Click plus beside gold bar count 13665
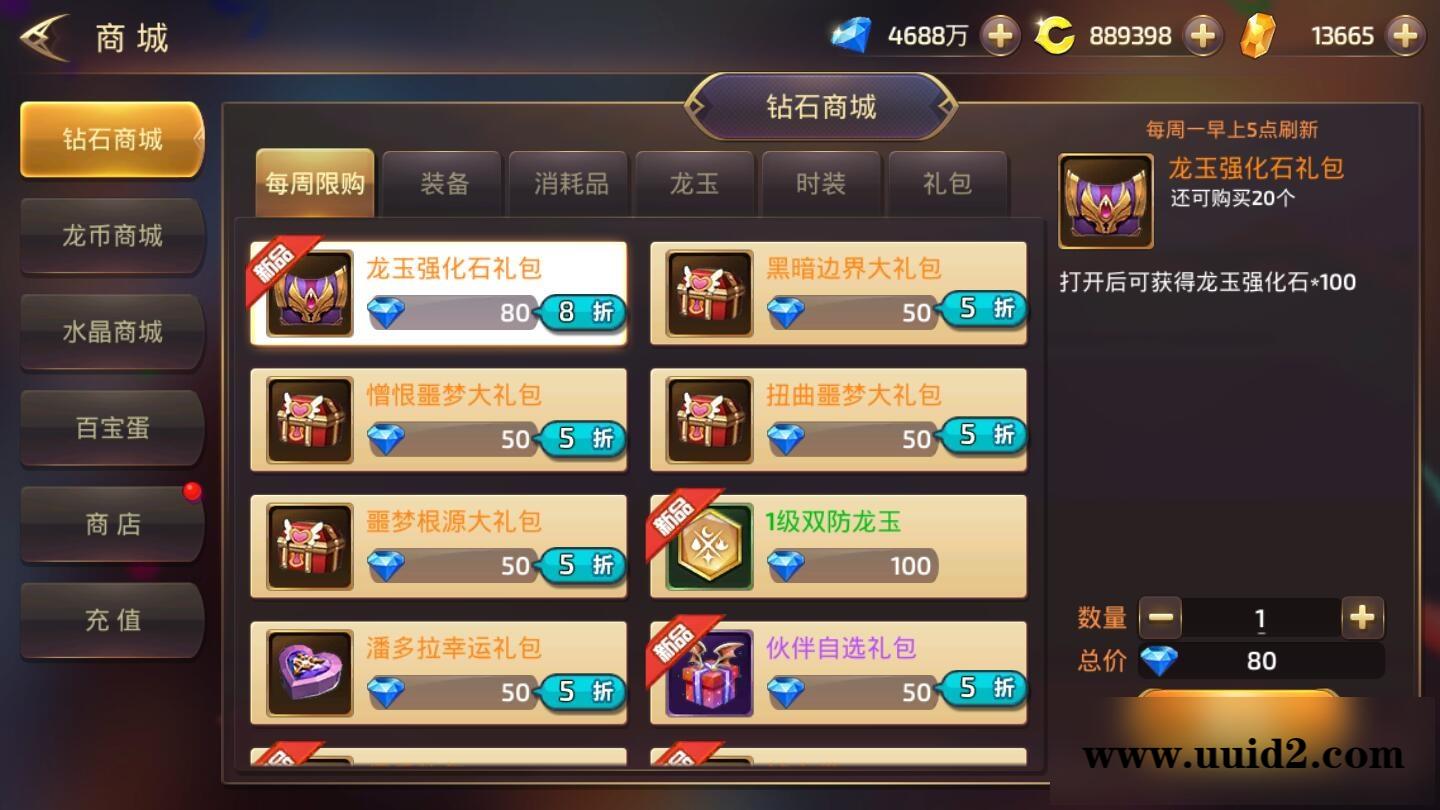The image size is (1440, 810). point(1404,35)
